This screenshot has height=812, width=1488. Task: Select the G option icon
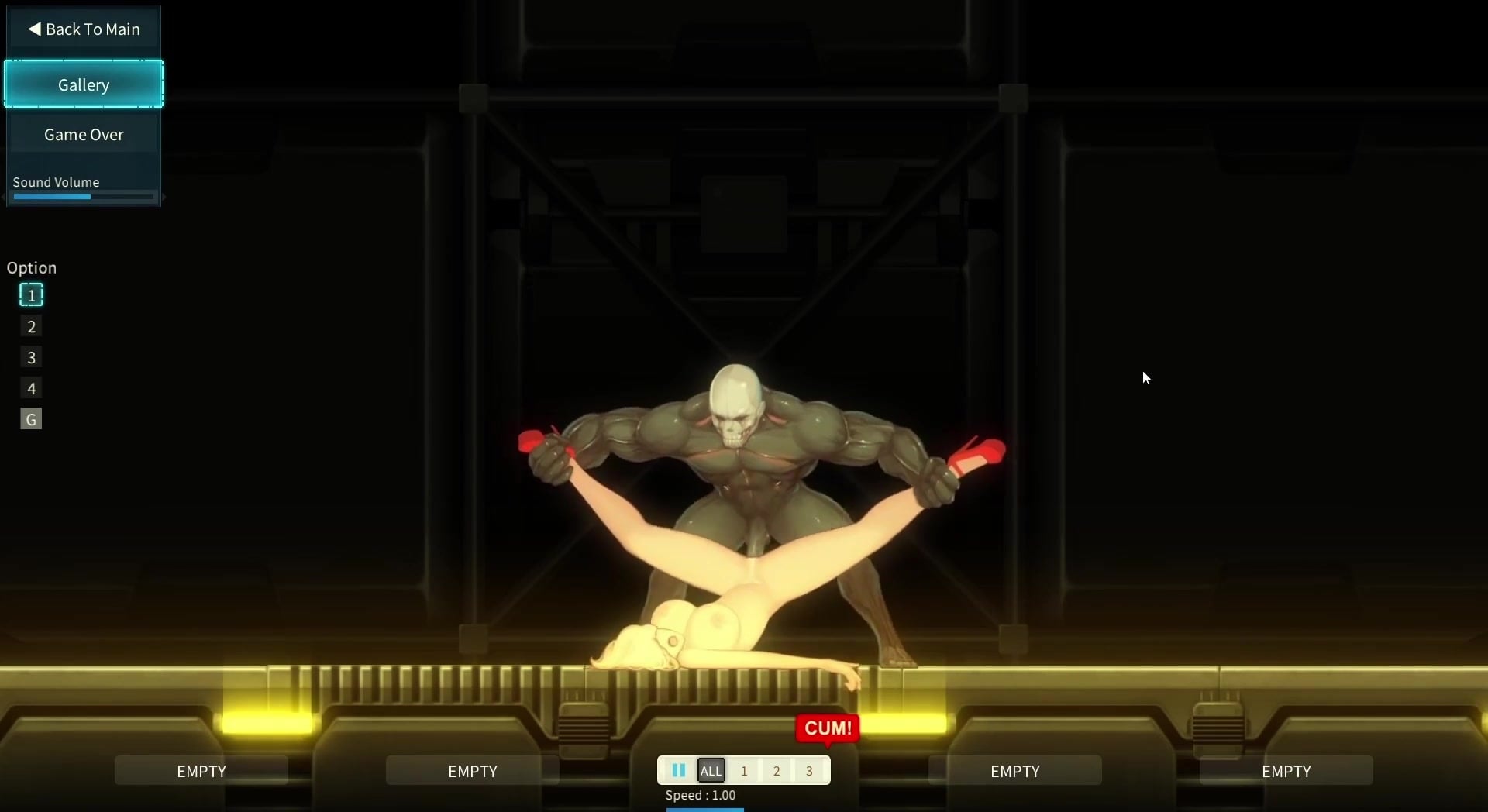[x=30, y=418]
